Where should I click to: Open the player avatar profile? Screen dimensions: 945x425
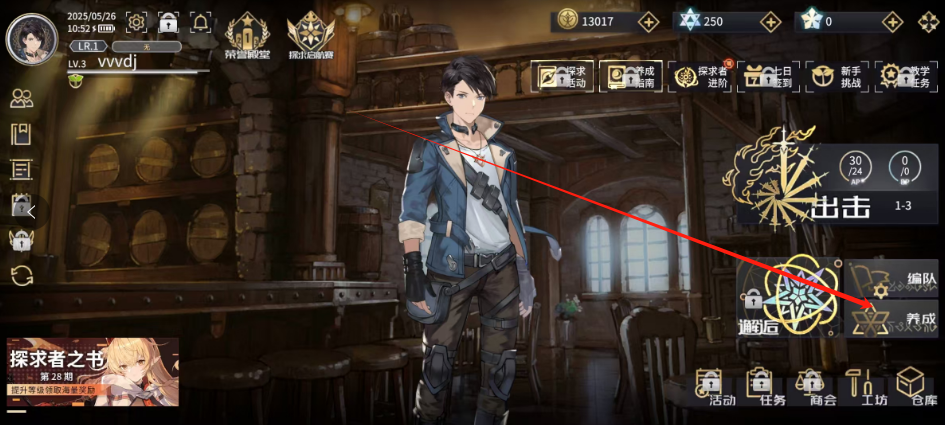[x=32, y=39]
